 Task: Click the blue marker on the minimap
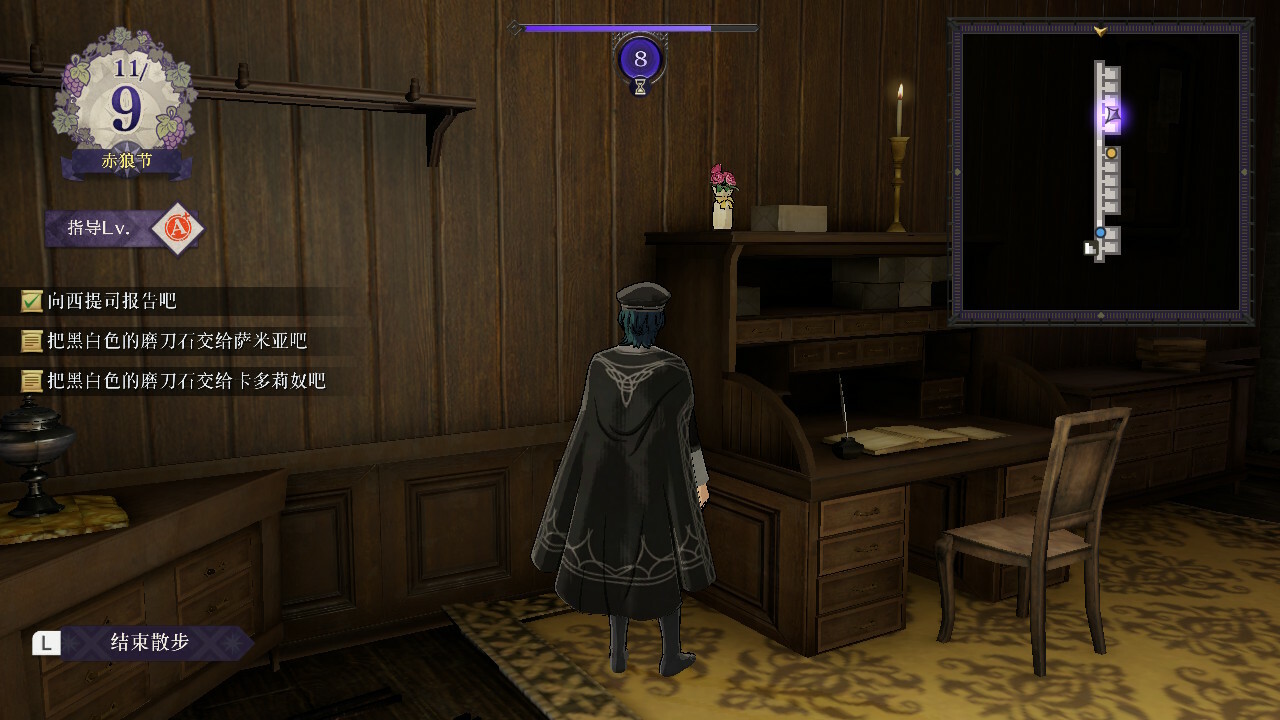pyautogui.click(x=1100, y=233)
